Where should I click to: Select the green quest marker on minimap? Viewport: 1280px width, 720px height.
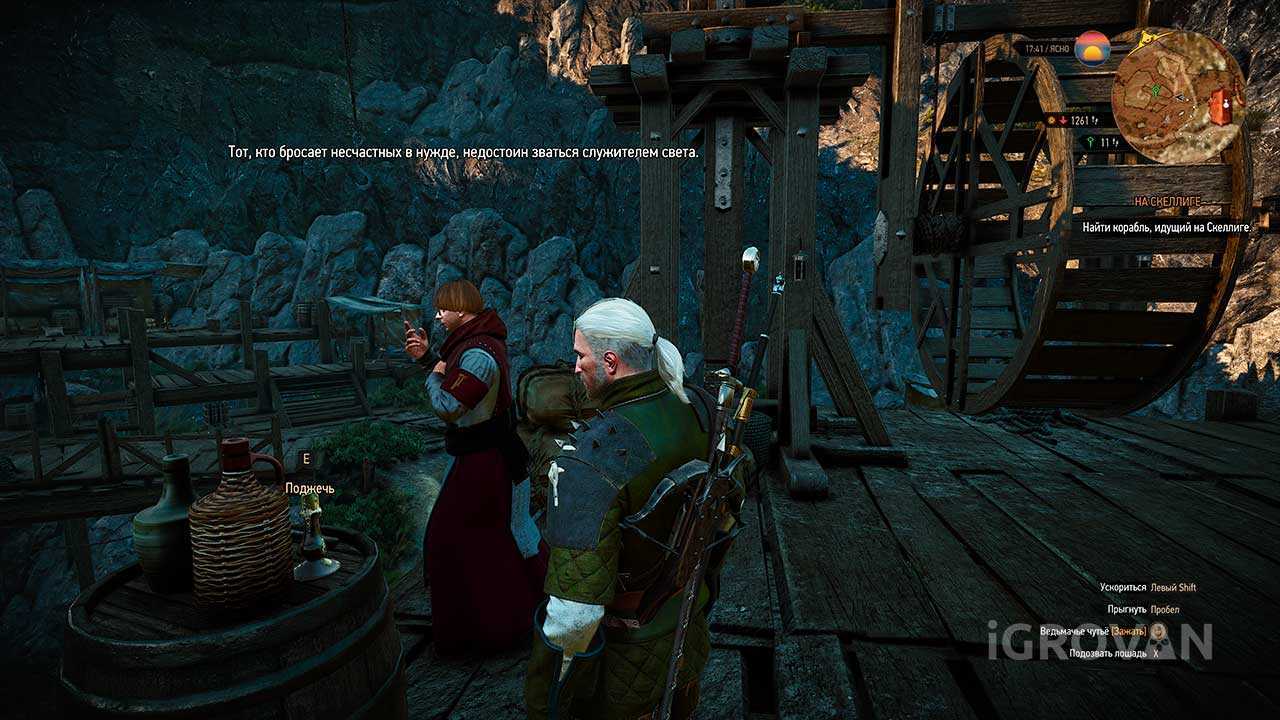coord(1156,89)
